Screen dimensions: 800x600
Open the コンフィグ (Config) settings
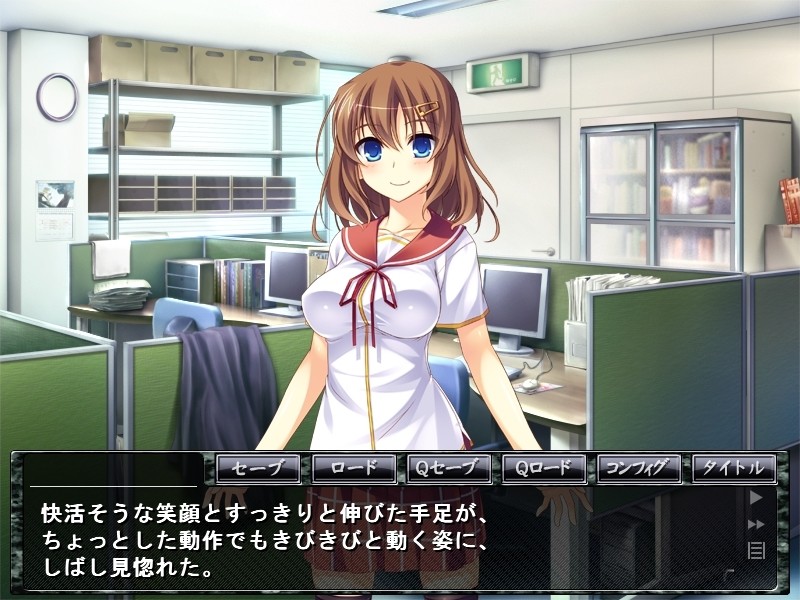tap(638, 468)
